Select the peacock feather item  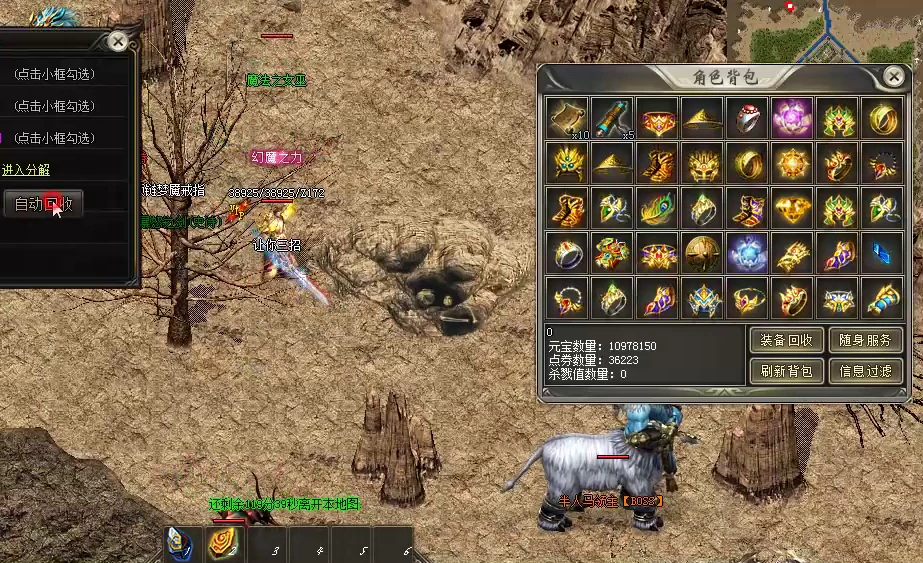656,208
